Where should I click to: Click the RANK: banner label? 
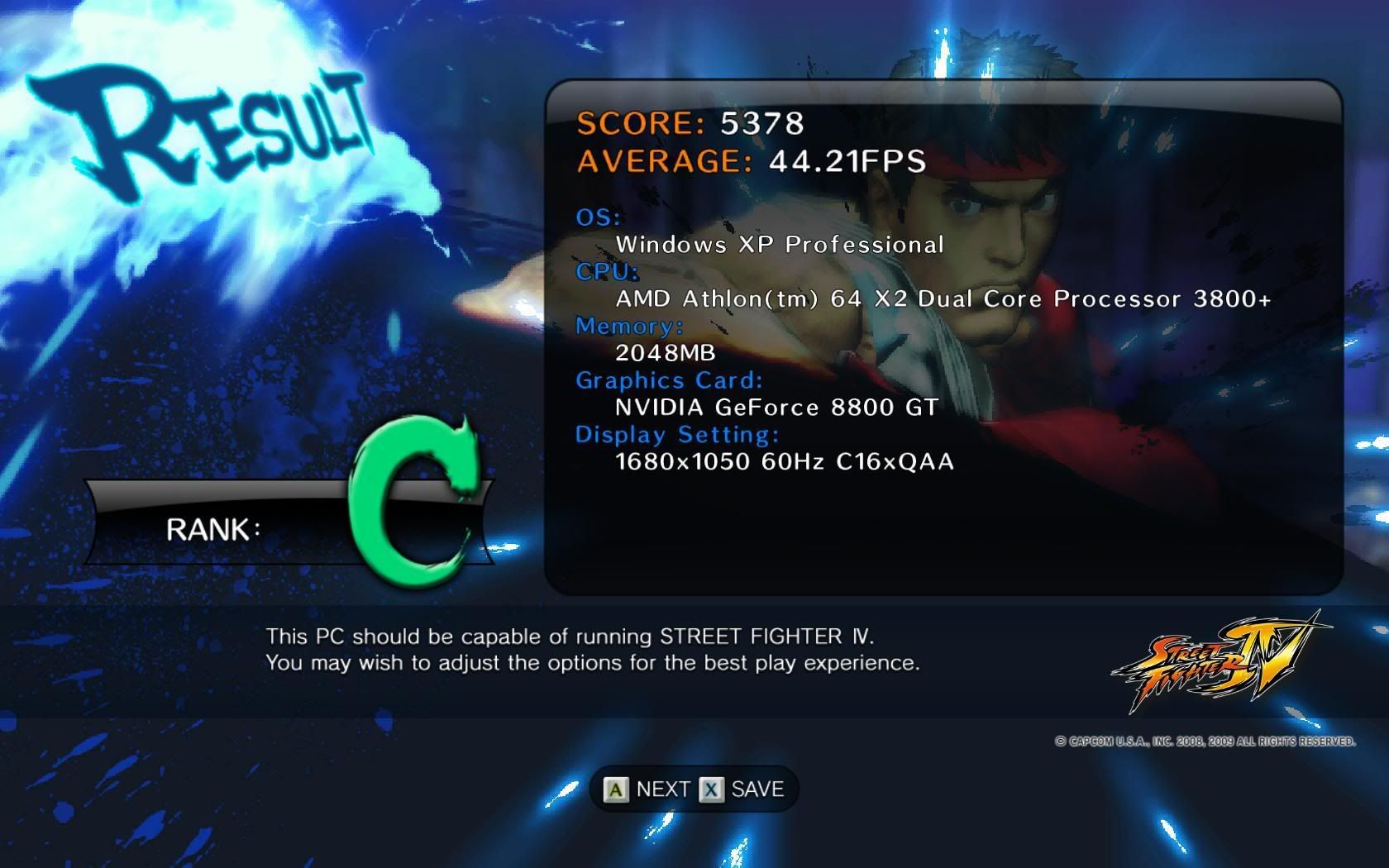[213, 530]
